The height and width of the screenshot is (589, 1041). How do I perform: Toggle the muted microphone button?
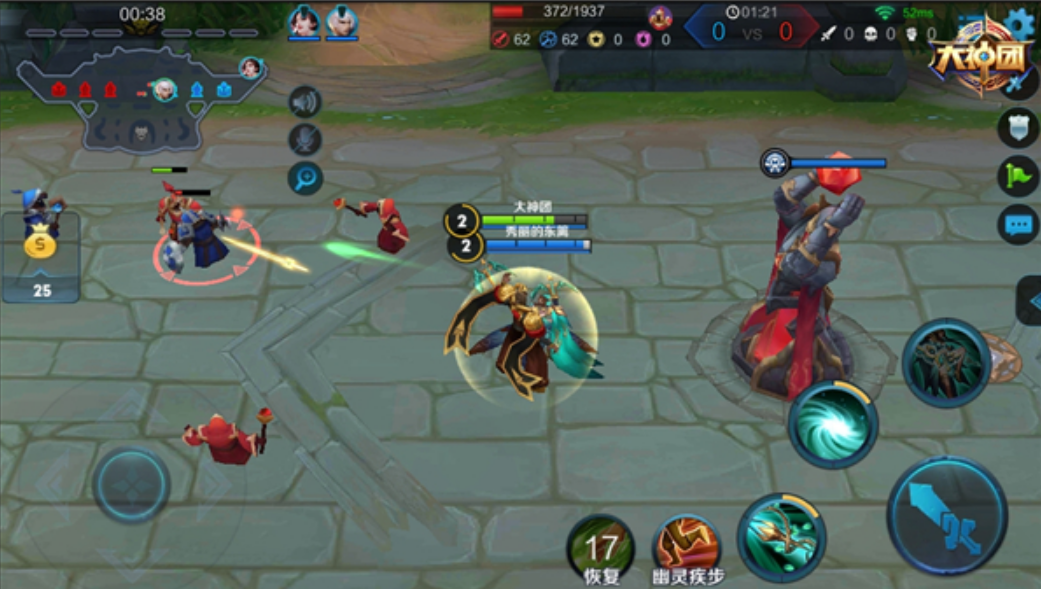coord(305,140)
